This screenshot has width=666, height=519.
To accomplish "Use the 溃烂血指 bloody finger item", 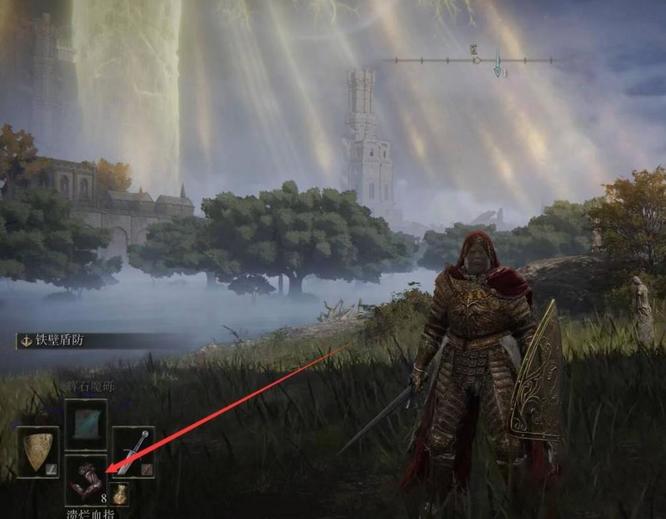I will (x=86, y=478).
